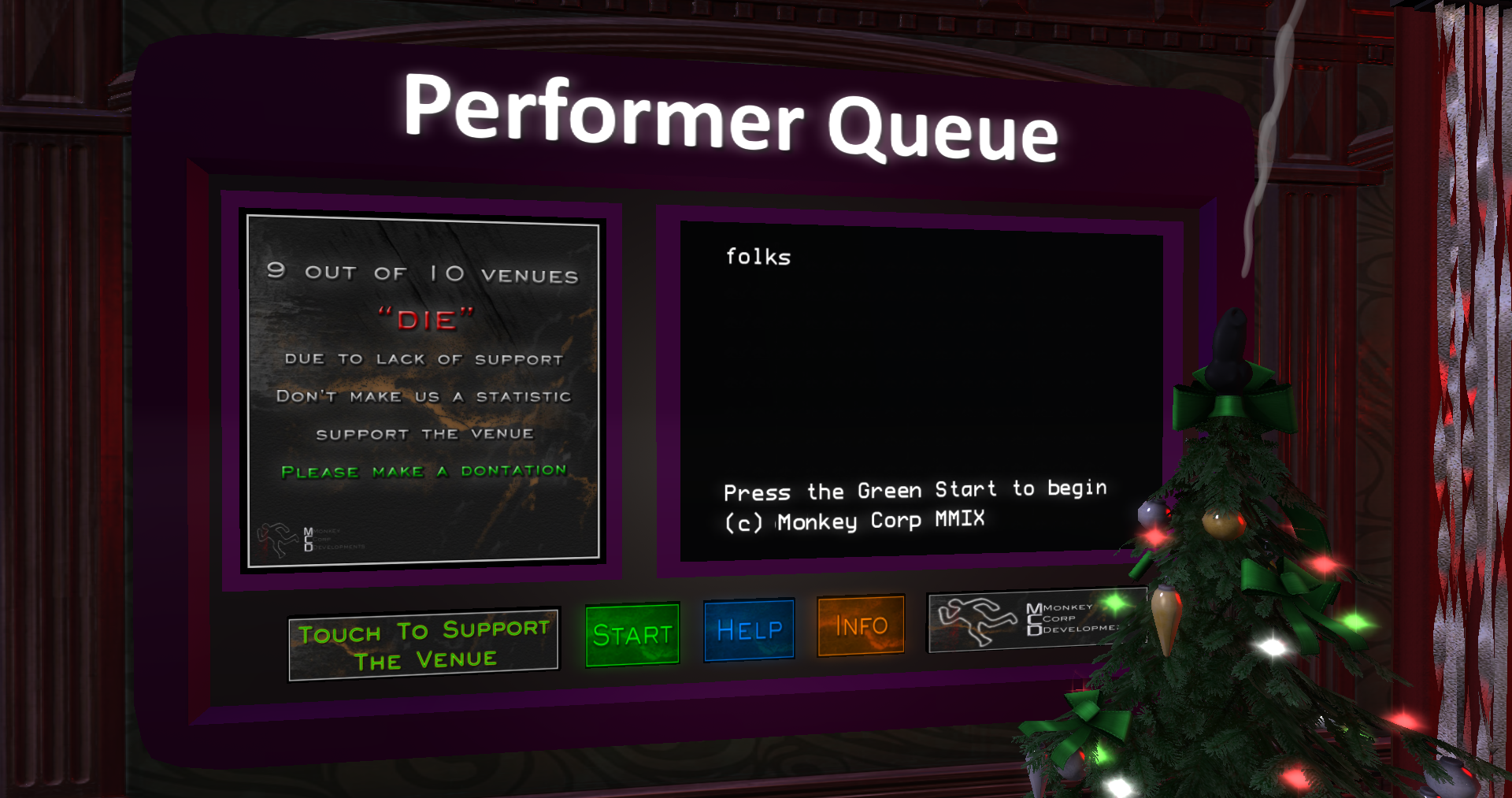Select the venue donation poster

click(424, 392)
